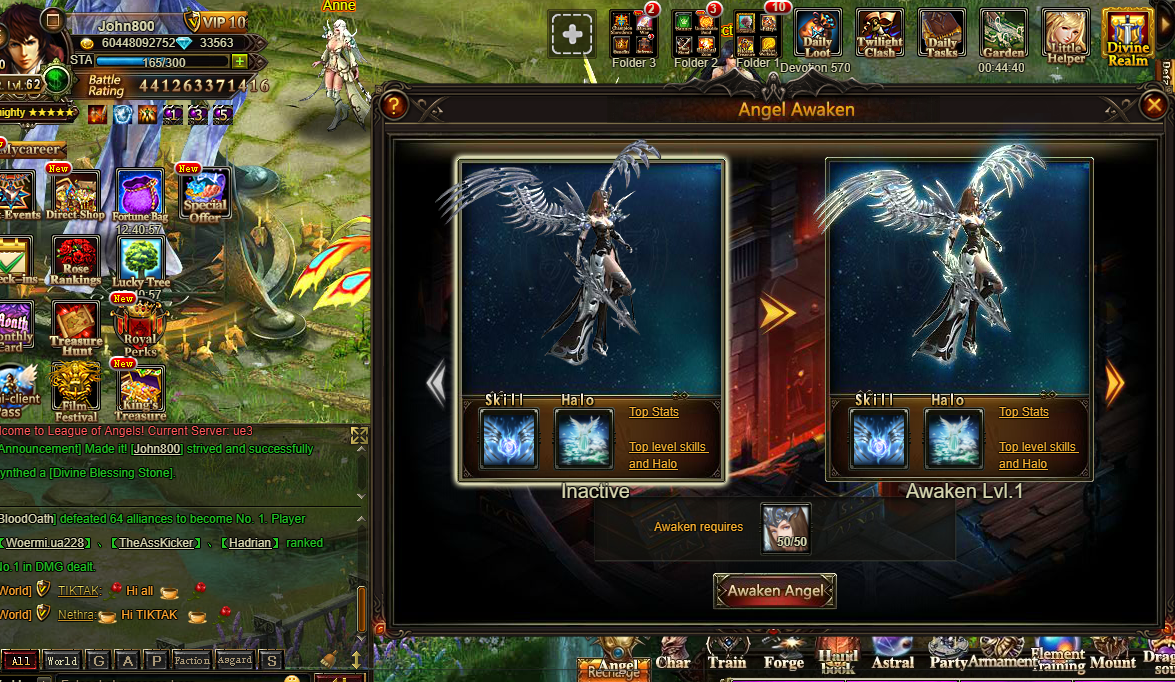Open Daily Tasks
This screenshot has width=1175, height=682.
[942, 35]
